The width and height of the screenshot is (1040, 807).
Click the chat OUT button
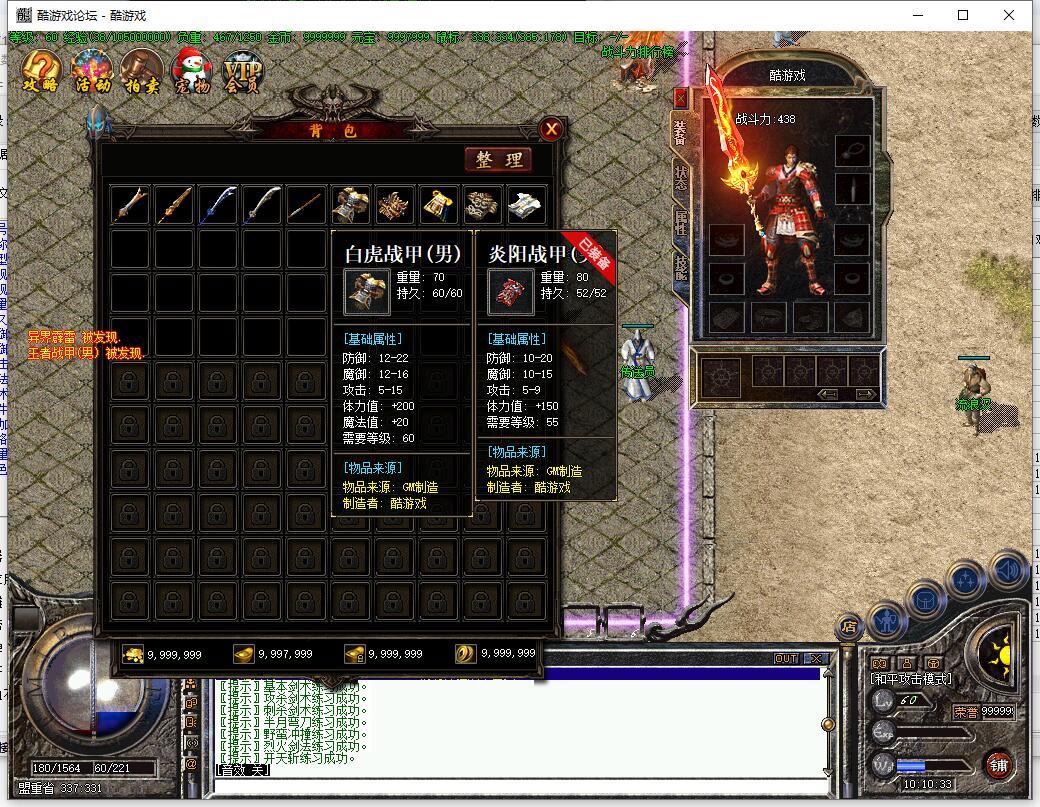(786, 659)
